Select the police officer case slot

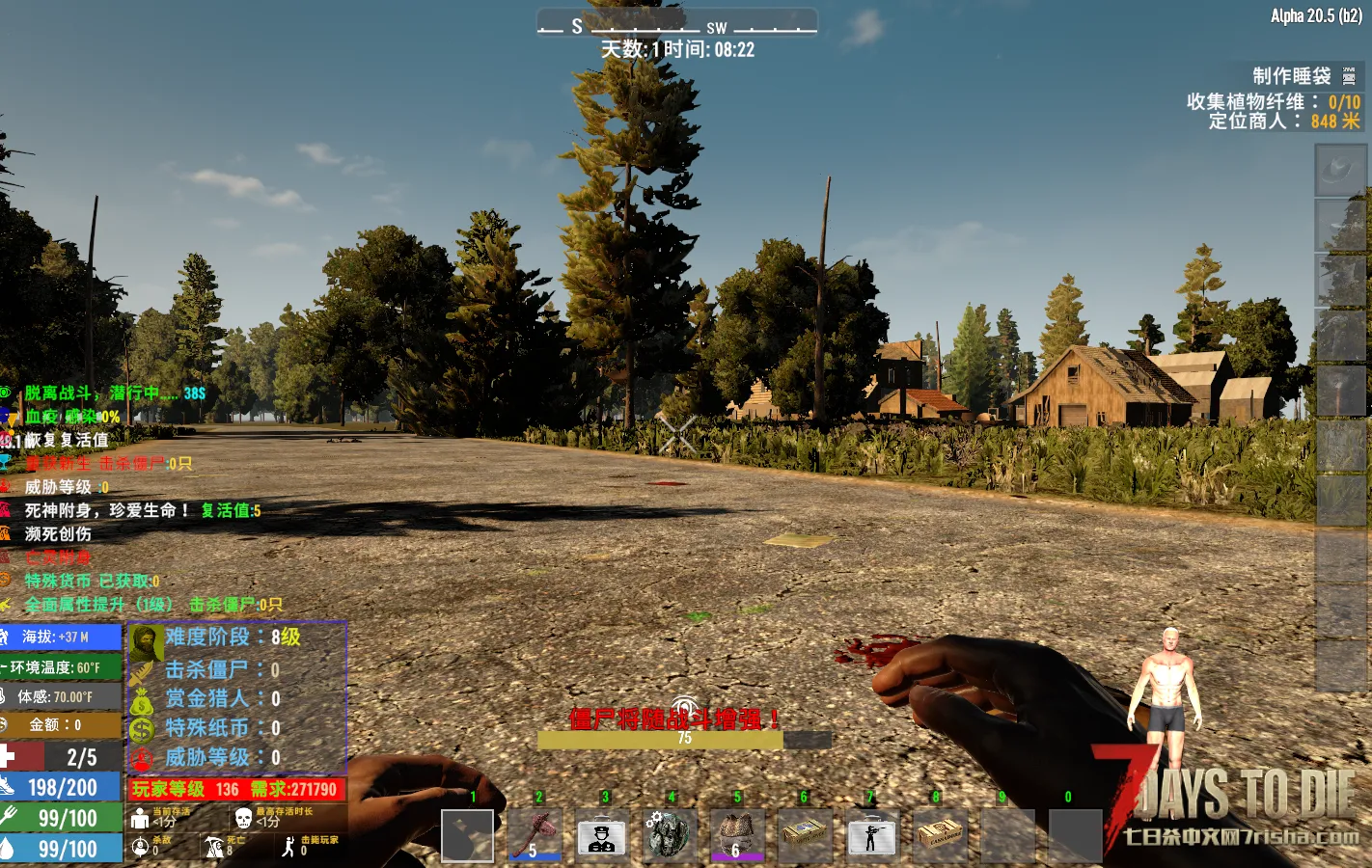pos(601,835)
